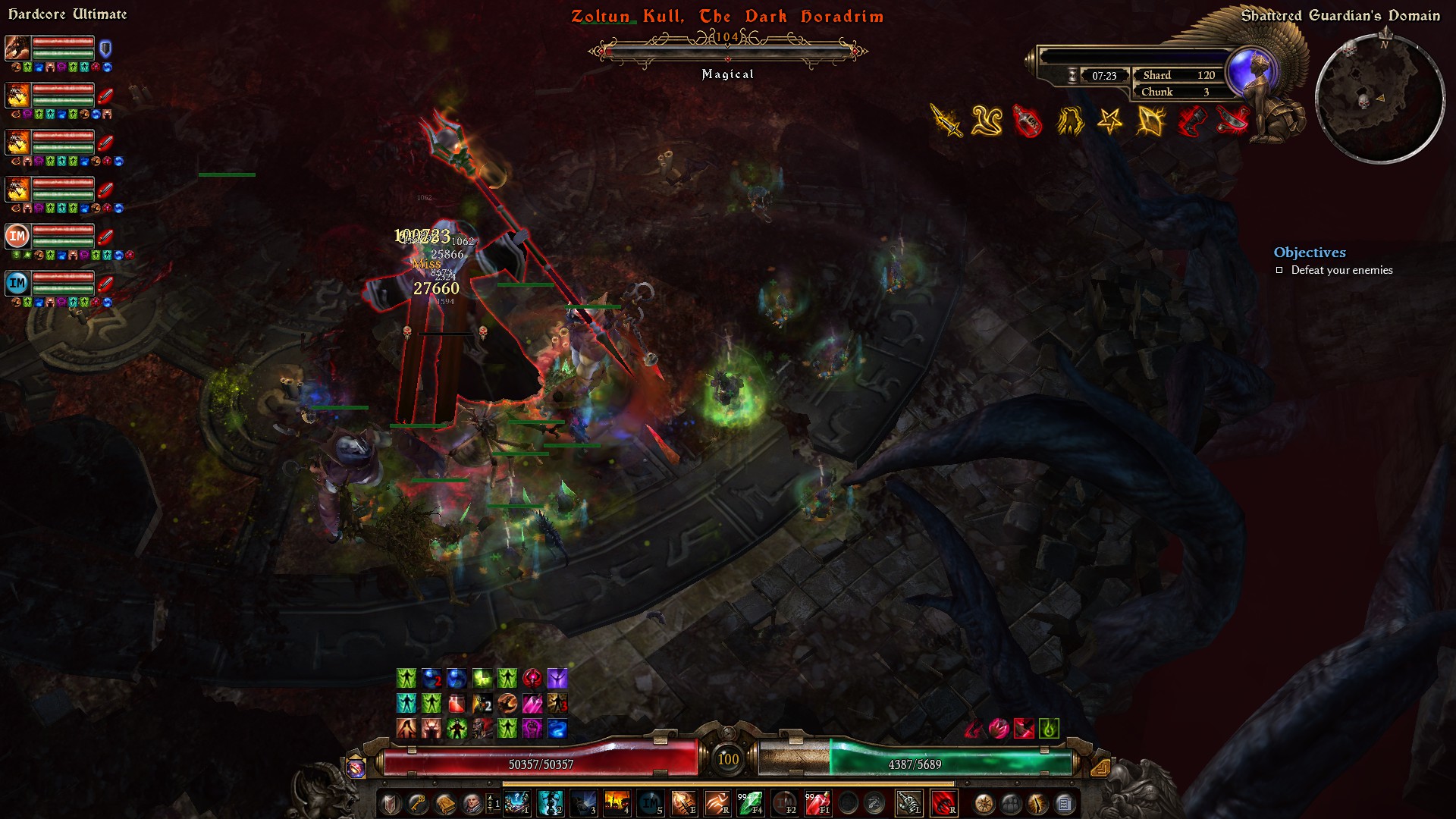Image resolution: width=1456 pixels, height=819 pixels.
Task: Use the green crystal consumable in slot F4
Action: tap(750, 802)
